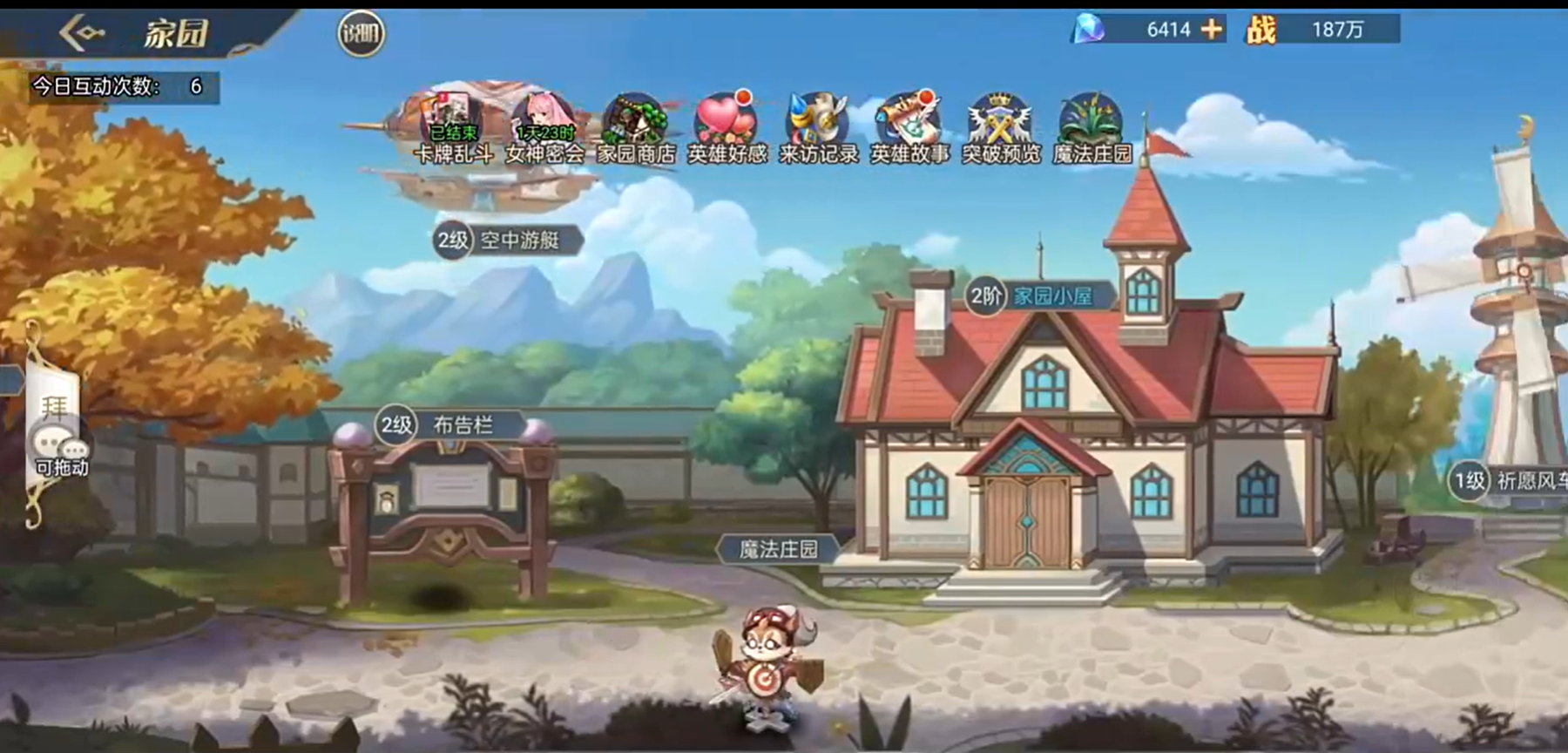Inspect the 布告栏 bulletin board label
The height and width of the screenshot is (753, 1568).
point(451,426)
